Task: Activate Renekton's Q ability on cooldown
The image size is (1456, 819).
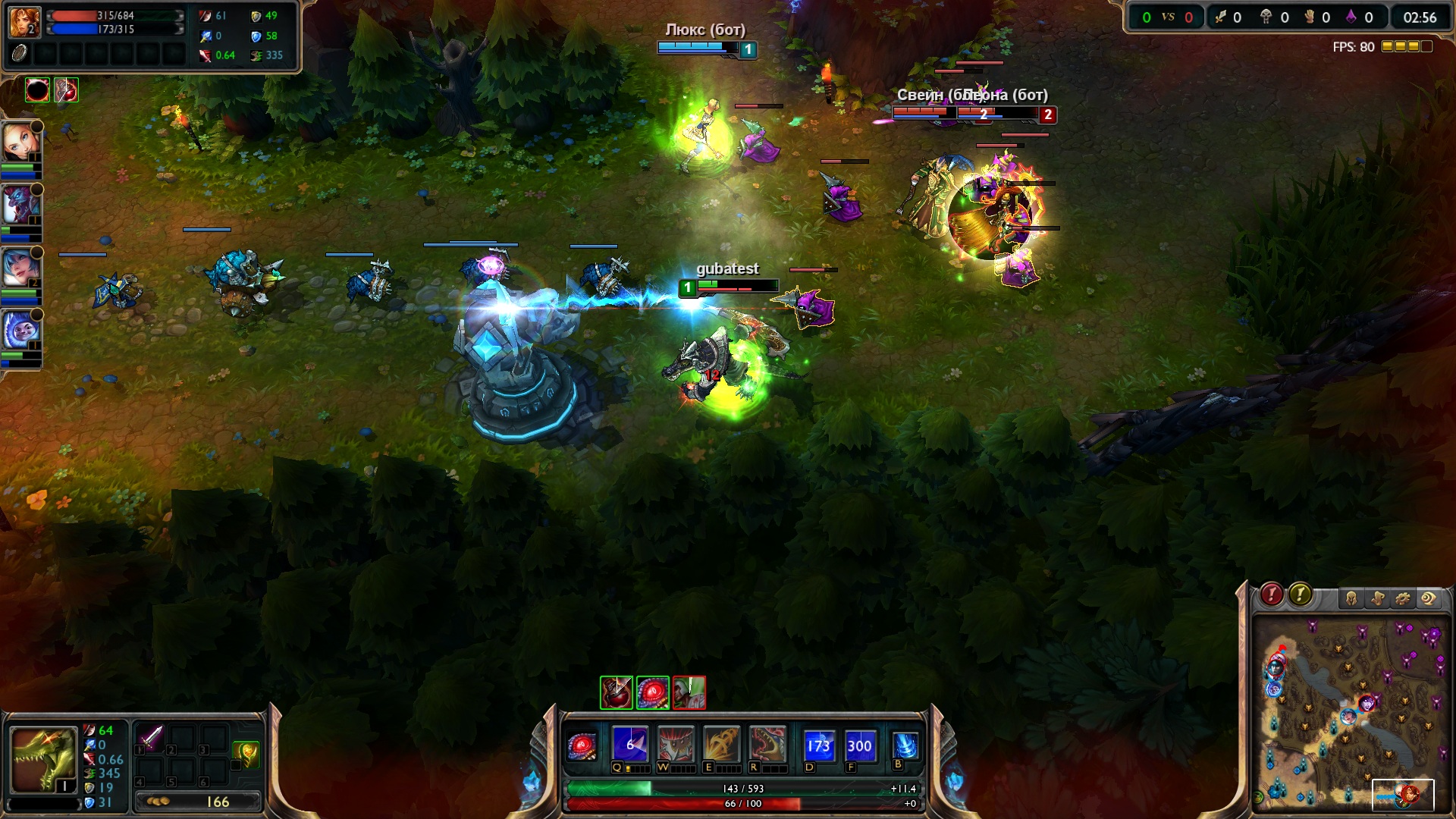Action: 630,745
